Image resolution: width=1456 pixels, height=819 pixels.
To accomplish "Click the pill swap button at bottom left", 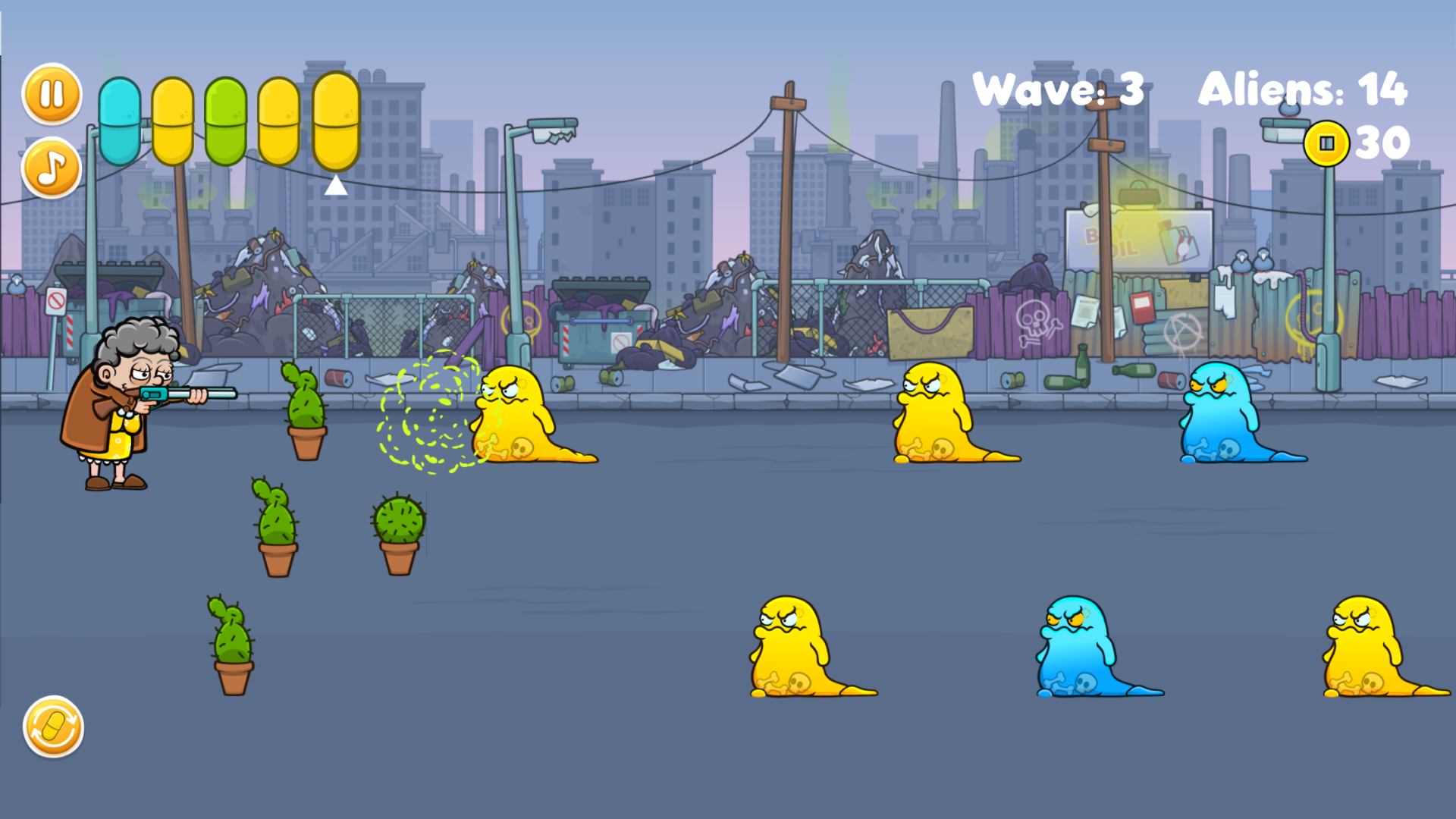I will (x=52, y=726).
